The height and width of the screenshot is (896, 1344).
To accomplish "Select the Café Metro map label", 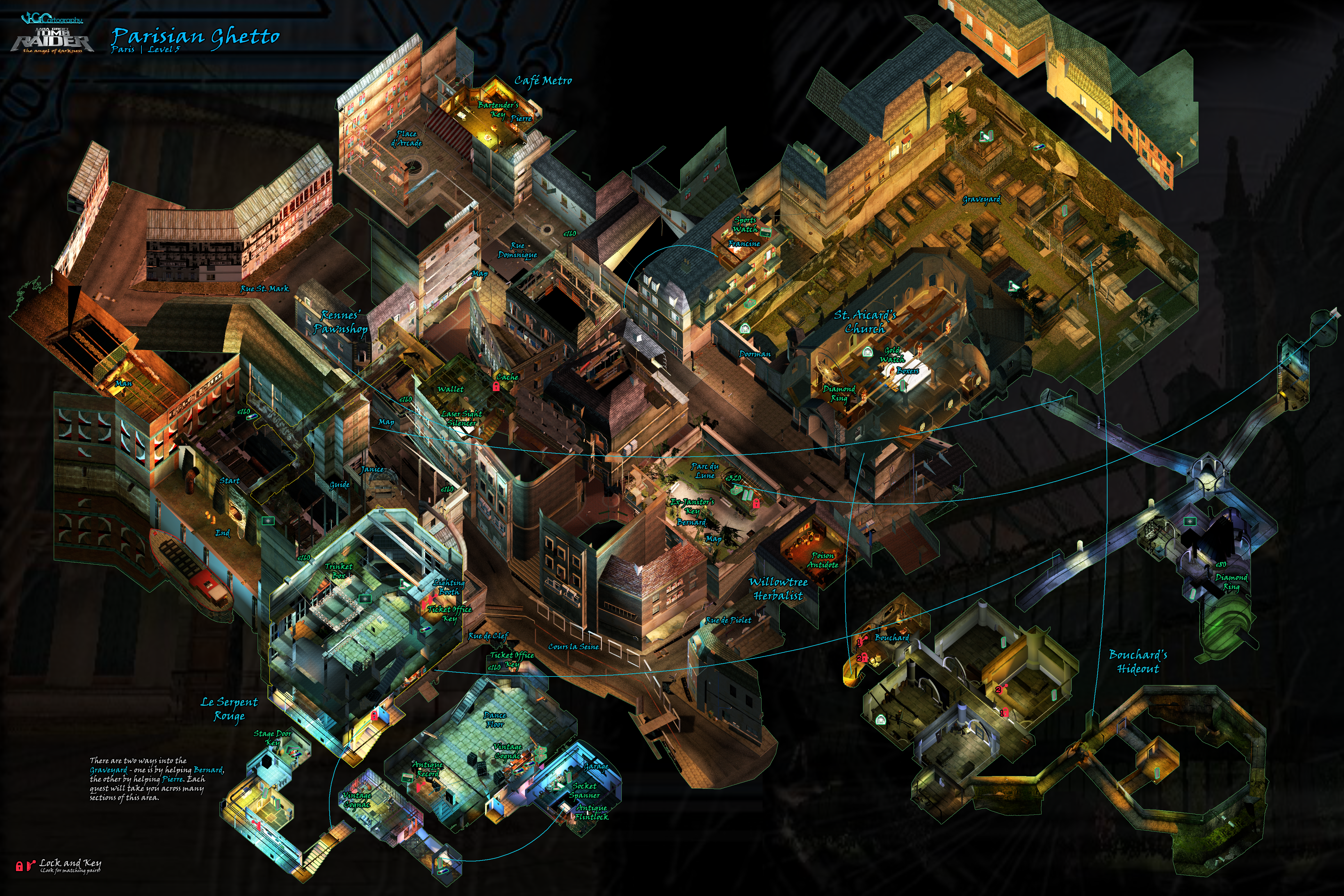I will [542, 81].
